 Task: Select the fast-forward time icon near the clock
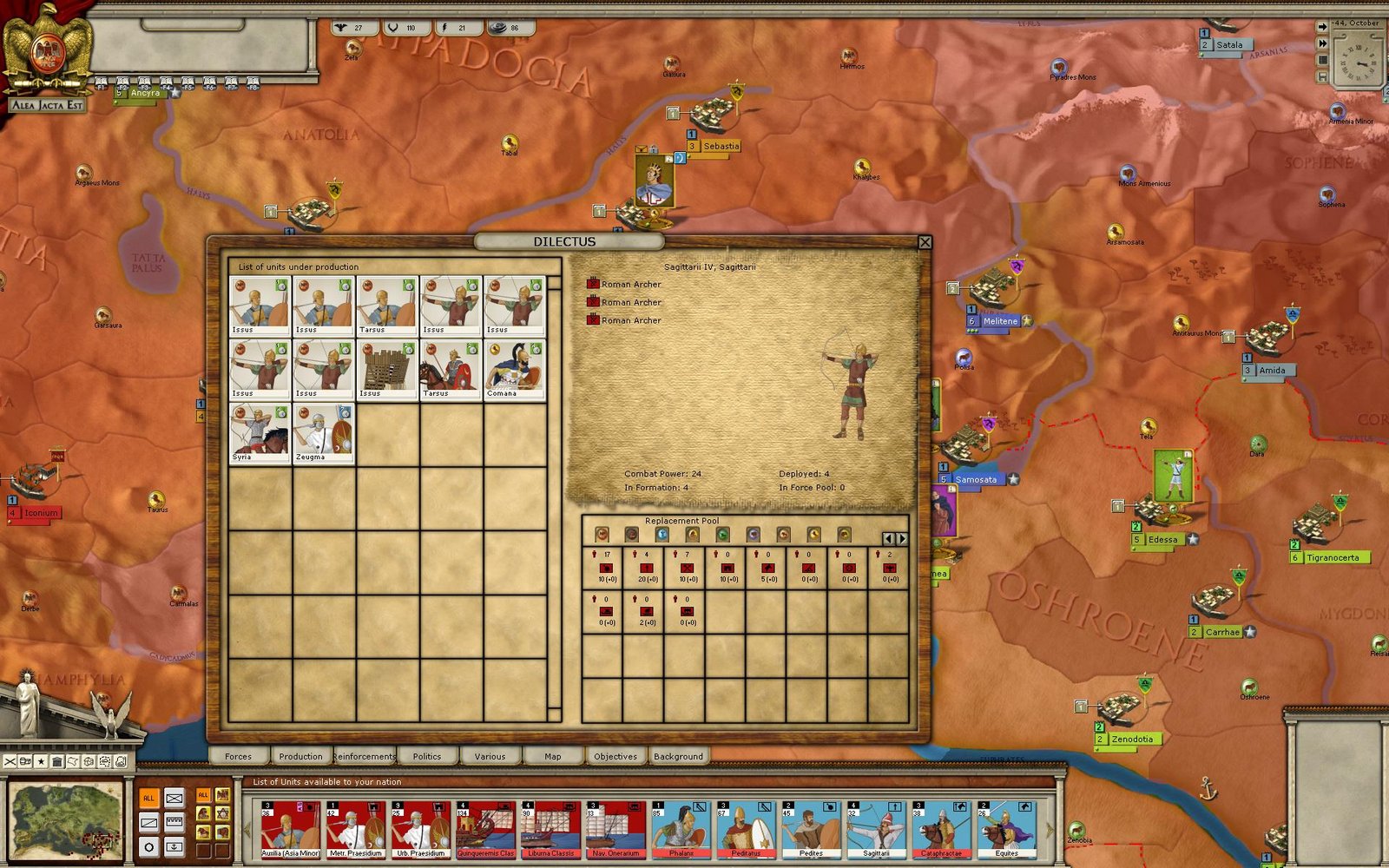1322,43
